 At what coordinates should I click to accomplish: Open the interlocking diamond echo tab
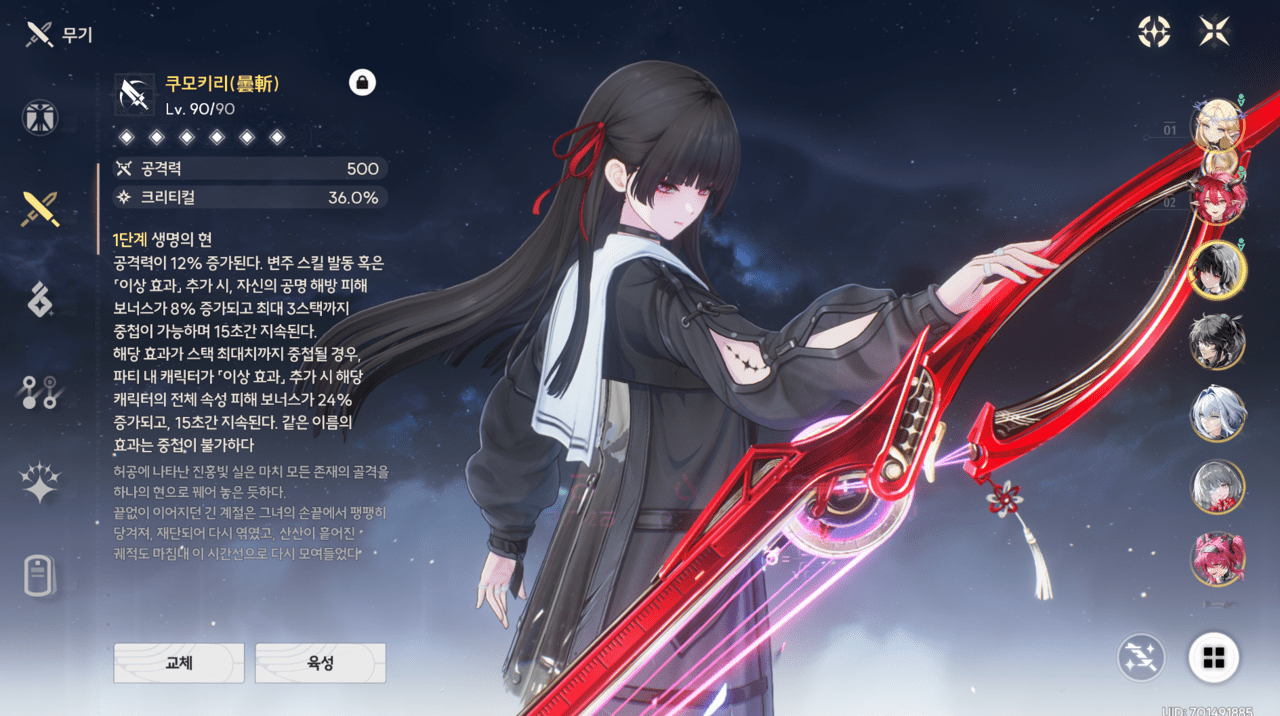pyautogui.click(x=40, y=299)
